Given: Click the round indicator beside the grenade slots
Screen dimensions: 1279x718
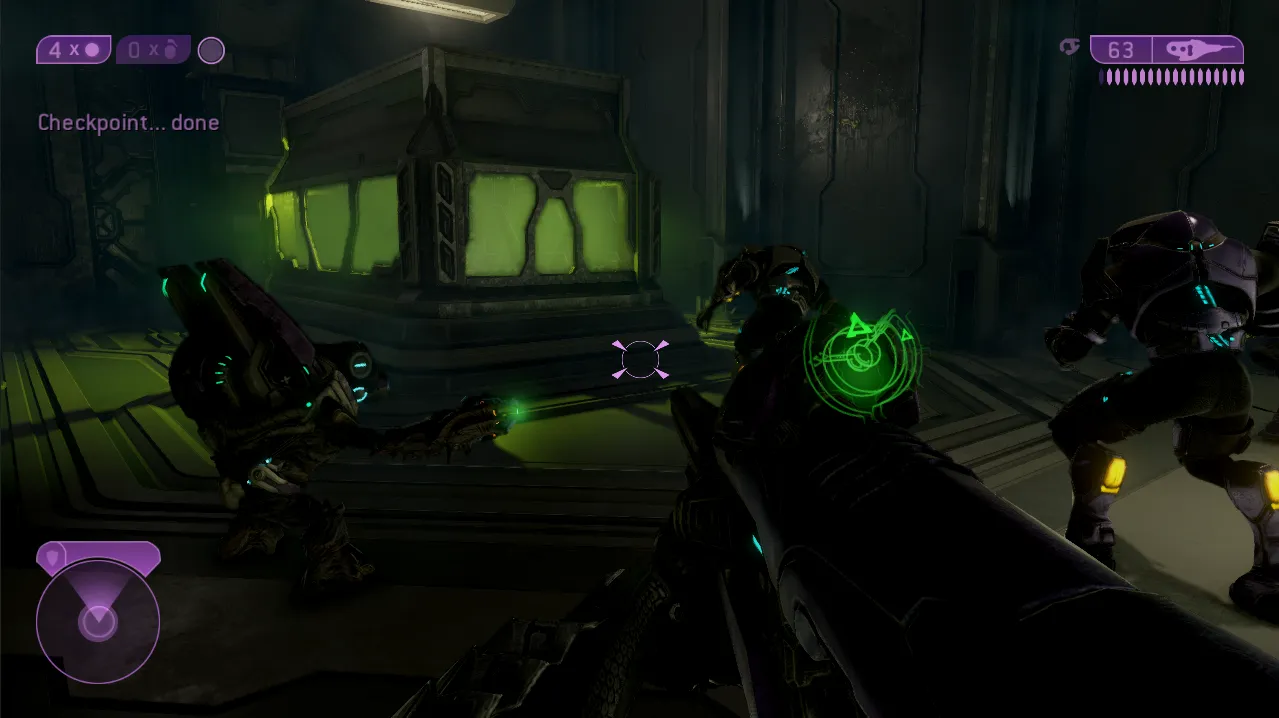Looking at the screenshot, I should point(211,50).
